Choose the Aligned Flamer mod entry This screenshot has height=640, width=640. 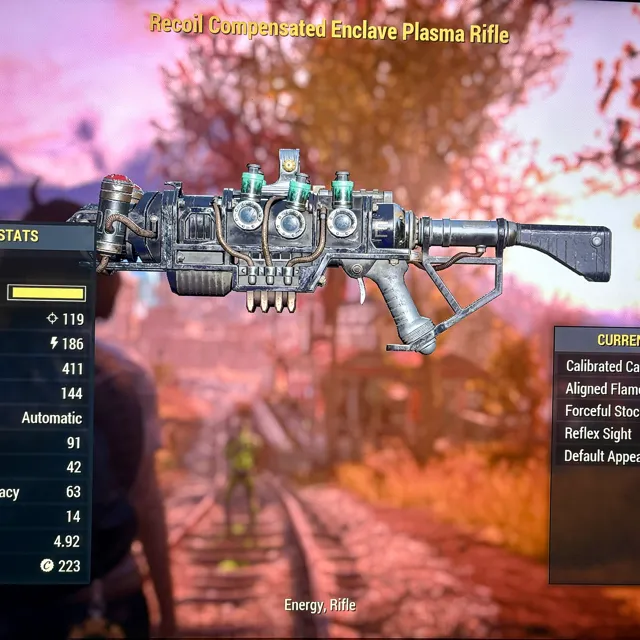coord(602,389)
